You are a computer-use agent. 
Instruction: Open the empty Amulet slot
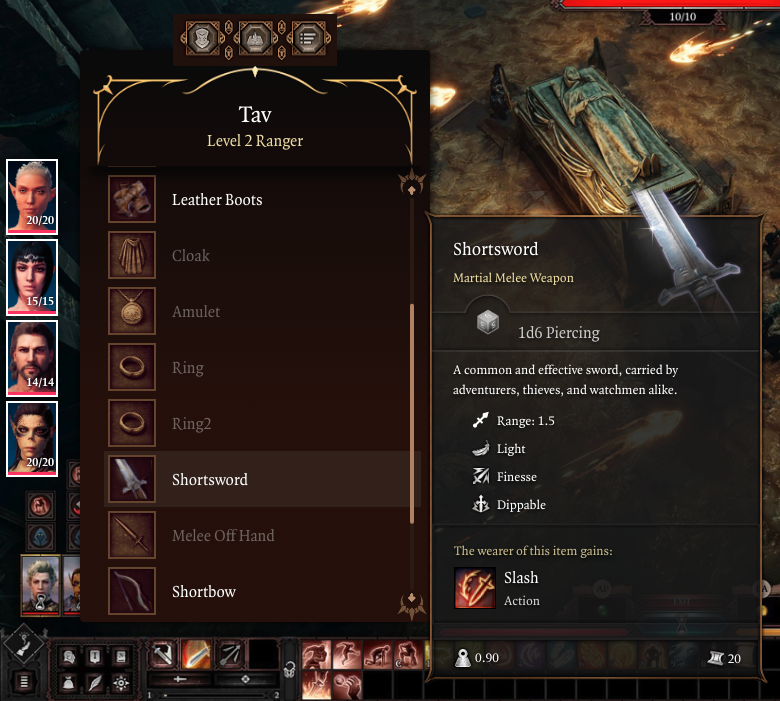coord(132,312)
